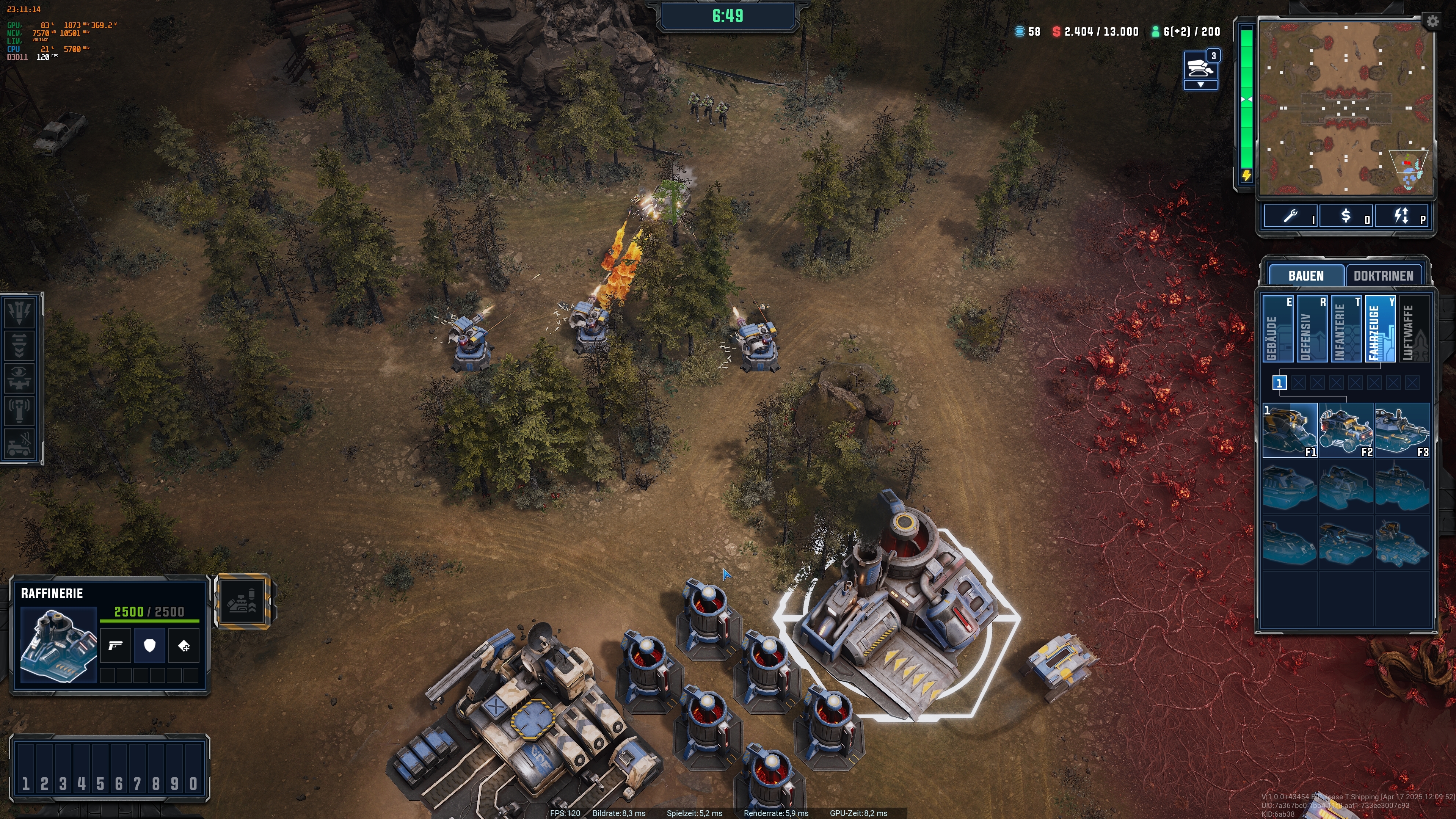Toggle the lightning power mode button
The image size is (1456, 819).
pyautogui.click(x=1401, y=216)
